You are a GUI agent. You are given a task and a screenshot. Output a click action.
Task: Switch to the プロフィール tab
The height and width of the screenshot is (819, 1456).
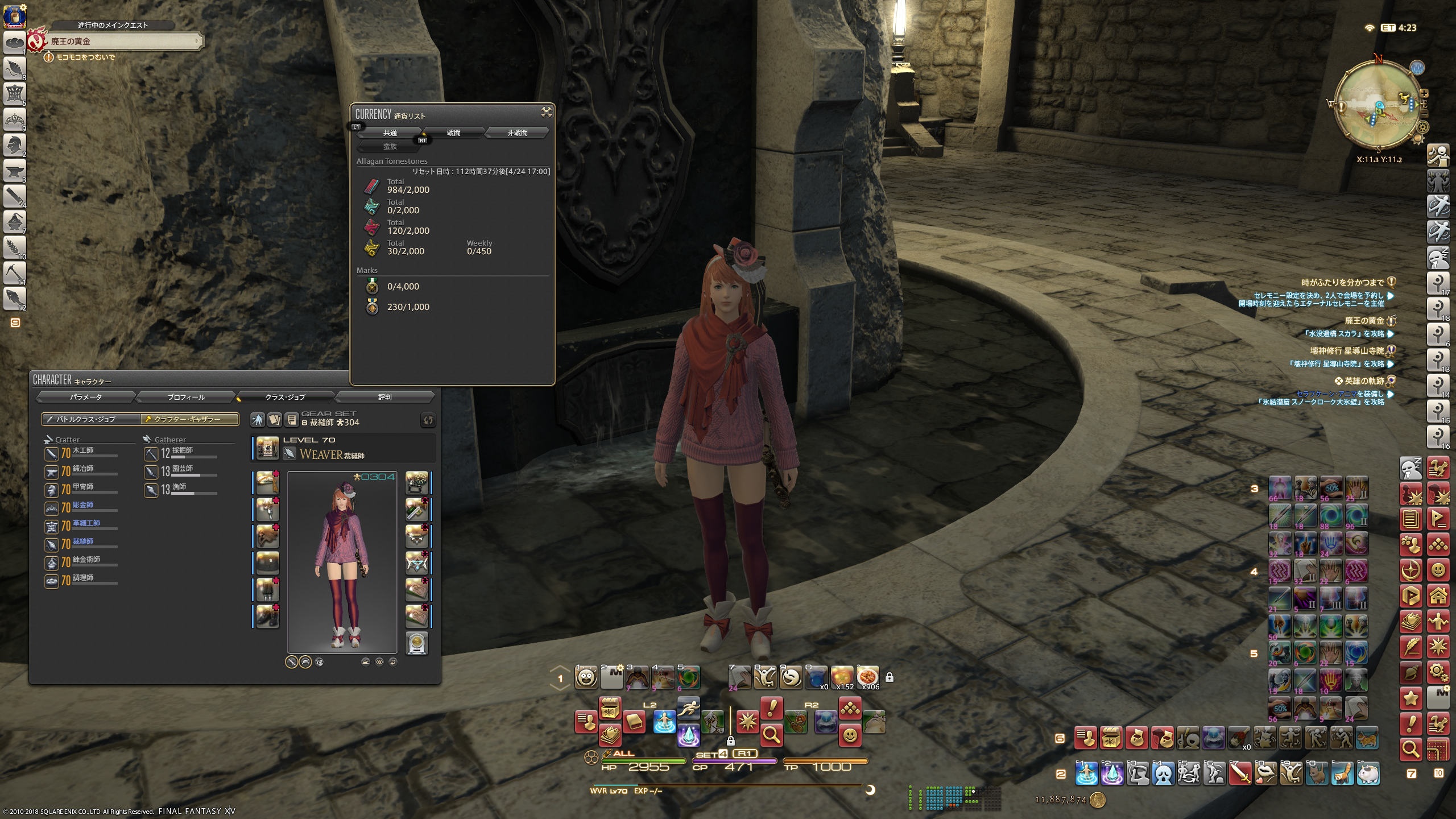coord(186,397)
